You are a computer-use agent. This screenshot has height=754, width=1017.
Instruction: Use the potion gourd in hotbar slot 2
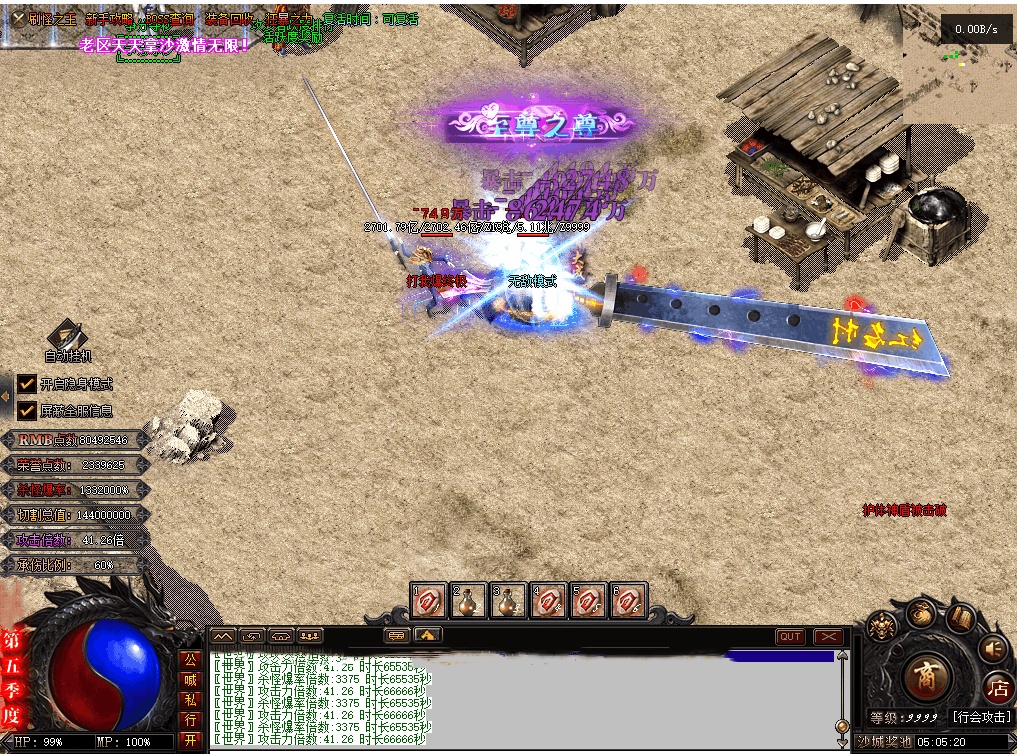click(468, 601)
